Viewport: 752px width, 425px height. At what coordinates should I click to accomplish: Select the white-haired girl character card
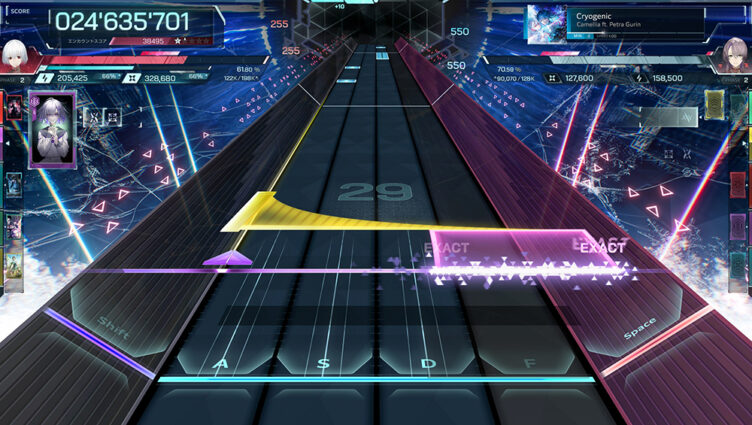pyautogui.click(x=52, y=128)
